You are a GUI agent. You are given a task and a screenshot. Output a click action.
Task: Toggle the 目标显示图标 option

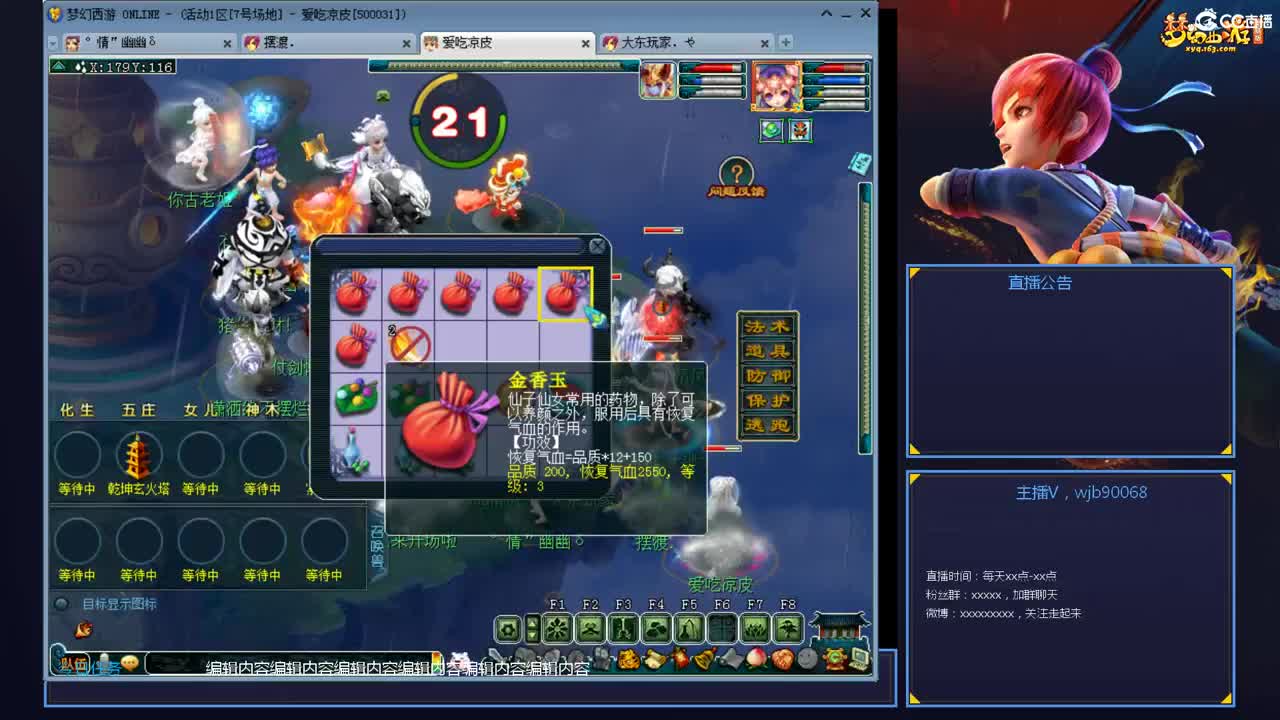(62, 603)
